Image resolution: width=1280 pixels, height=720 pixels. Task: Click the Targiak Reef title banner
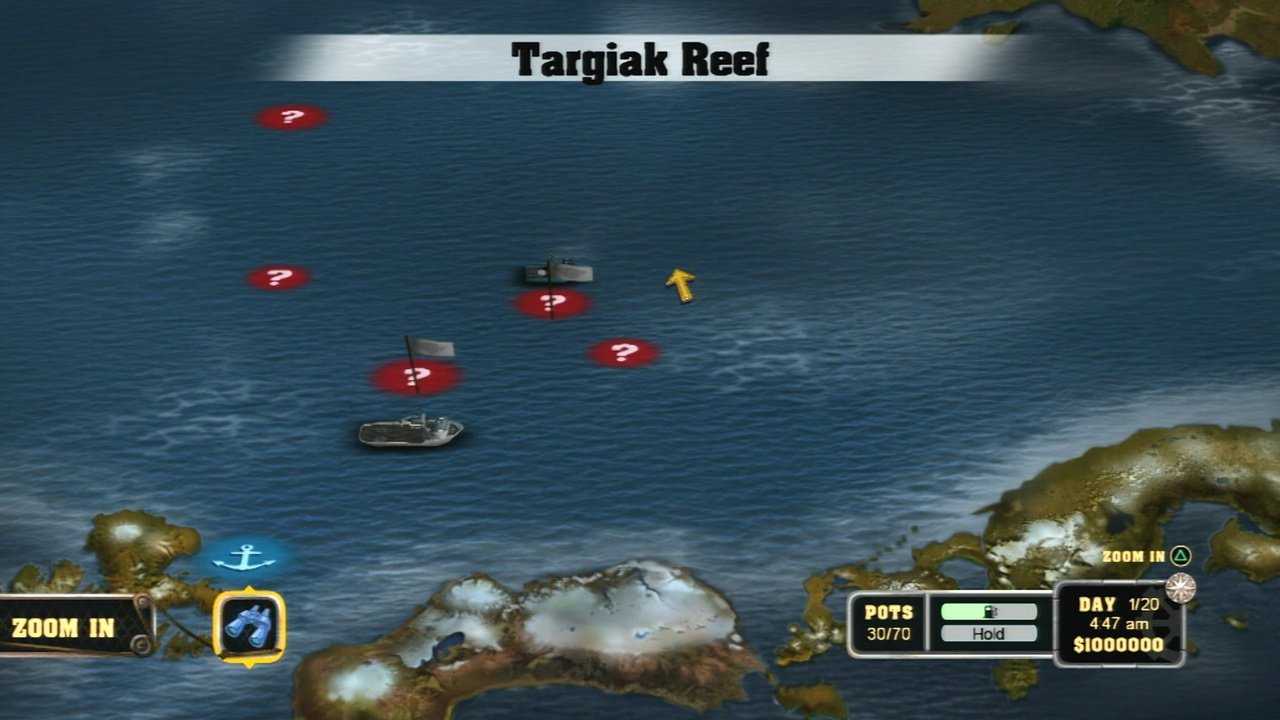640,56
